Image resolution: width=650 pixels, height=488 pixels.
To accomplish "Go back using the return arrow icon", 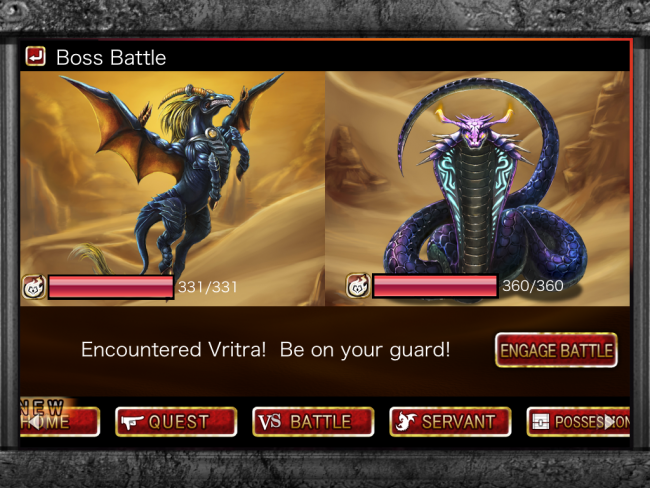I will pyautogui.click(x=36, y=56).
